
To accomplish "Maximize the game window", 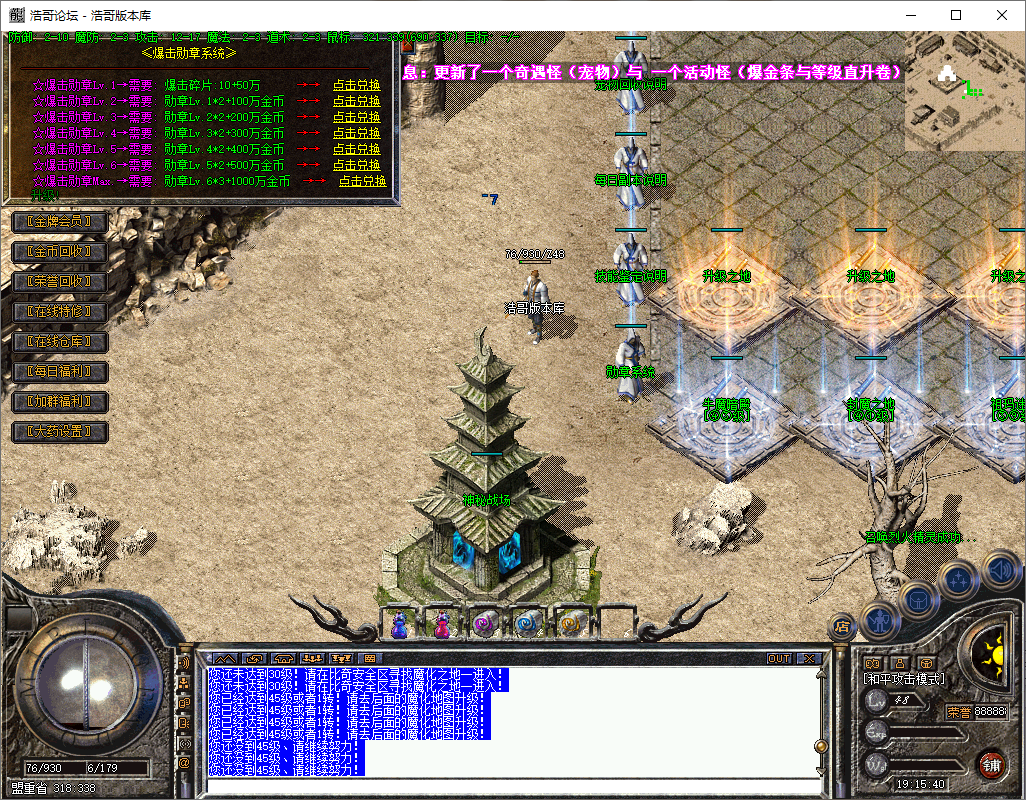I will 956,15.
